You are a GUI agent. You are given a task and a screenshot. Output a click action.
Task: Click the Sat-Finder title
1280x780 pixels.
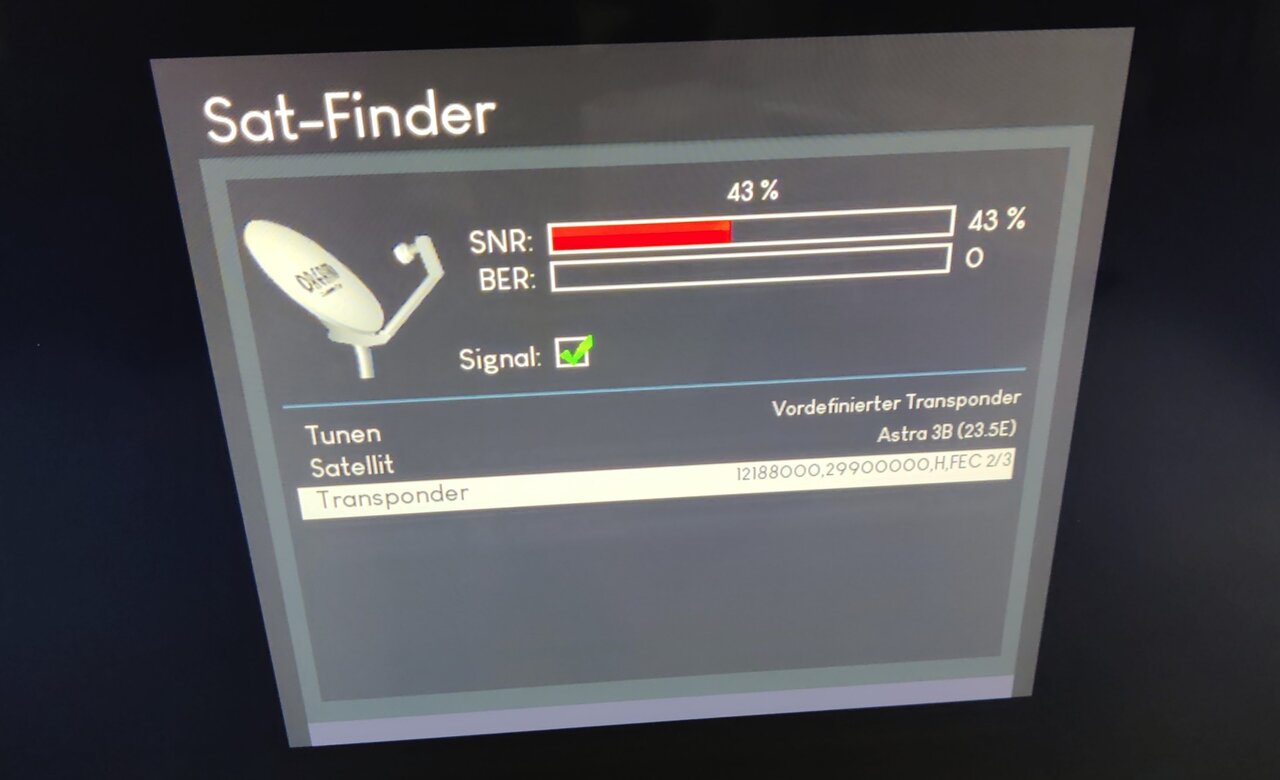pyautogui.click(x=348, y=114)
